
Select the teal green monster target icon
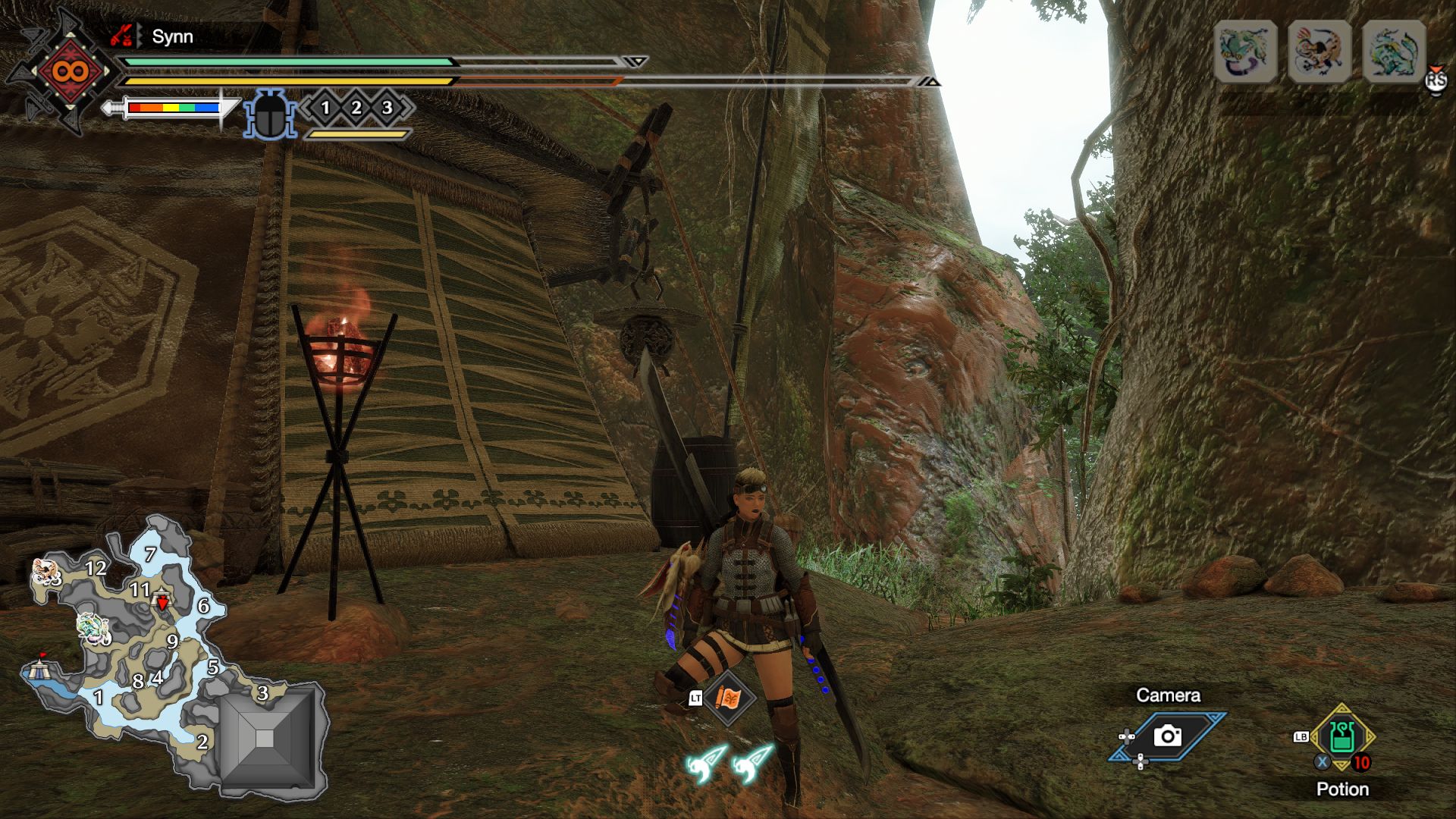click(1394, 52)
